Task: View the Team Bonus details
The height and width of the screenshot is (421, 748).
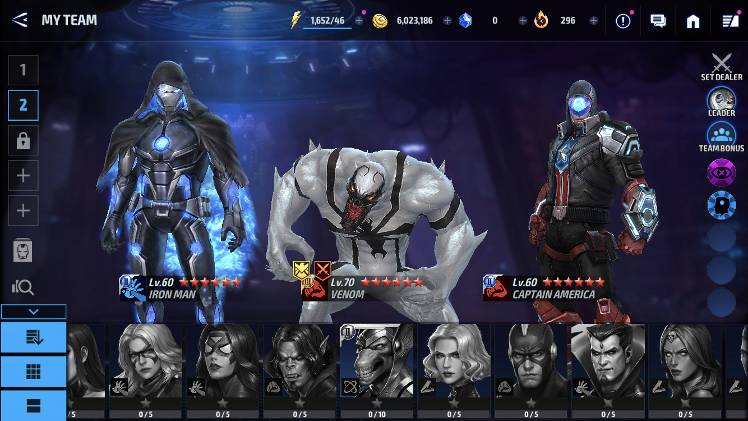Action: (x=721, y=136)
